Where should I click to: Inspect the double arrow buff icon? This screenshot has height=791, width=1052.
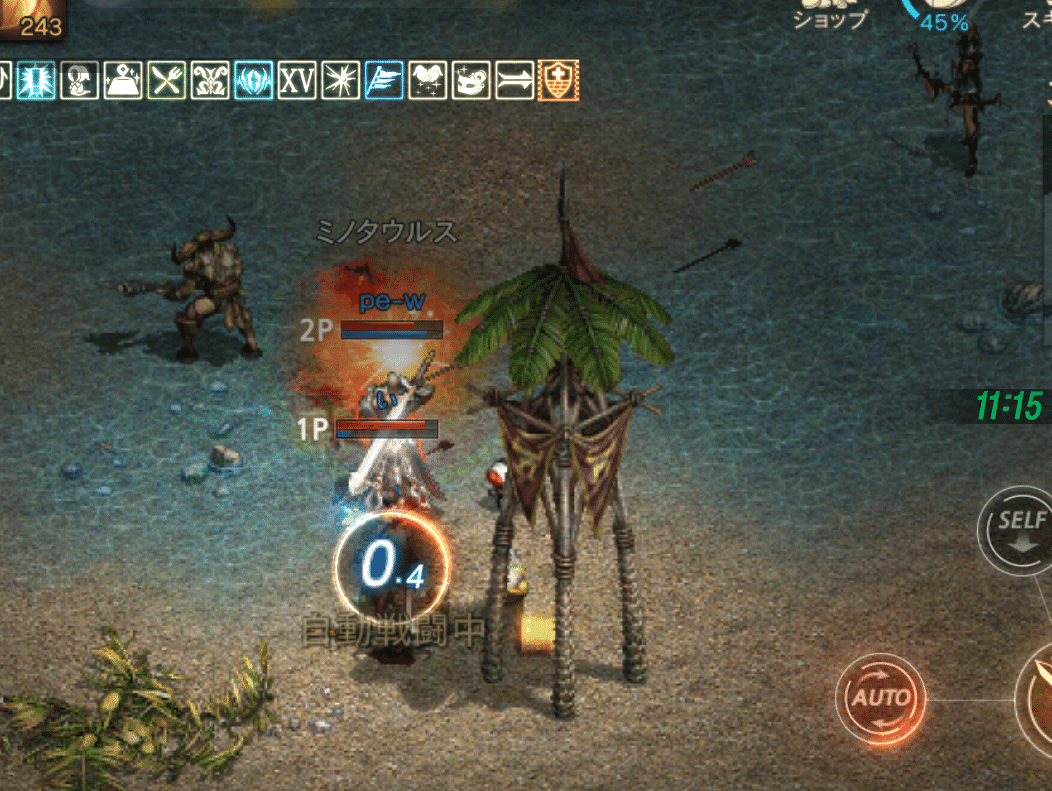point(513,80)
